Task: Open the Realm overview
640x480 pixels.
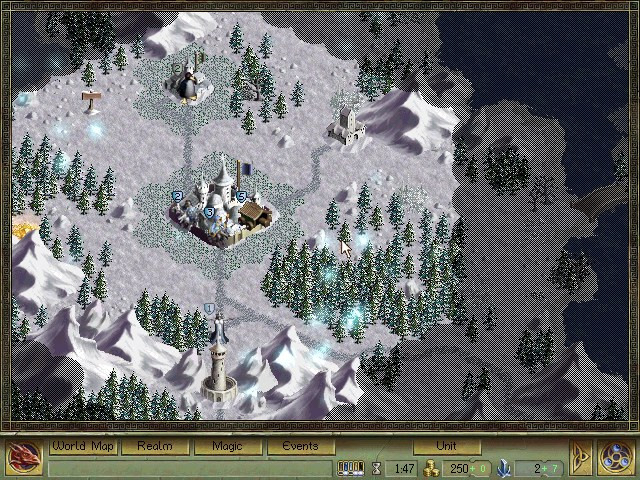Action: click(x=155, y=446)
